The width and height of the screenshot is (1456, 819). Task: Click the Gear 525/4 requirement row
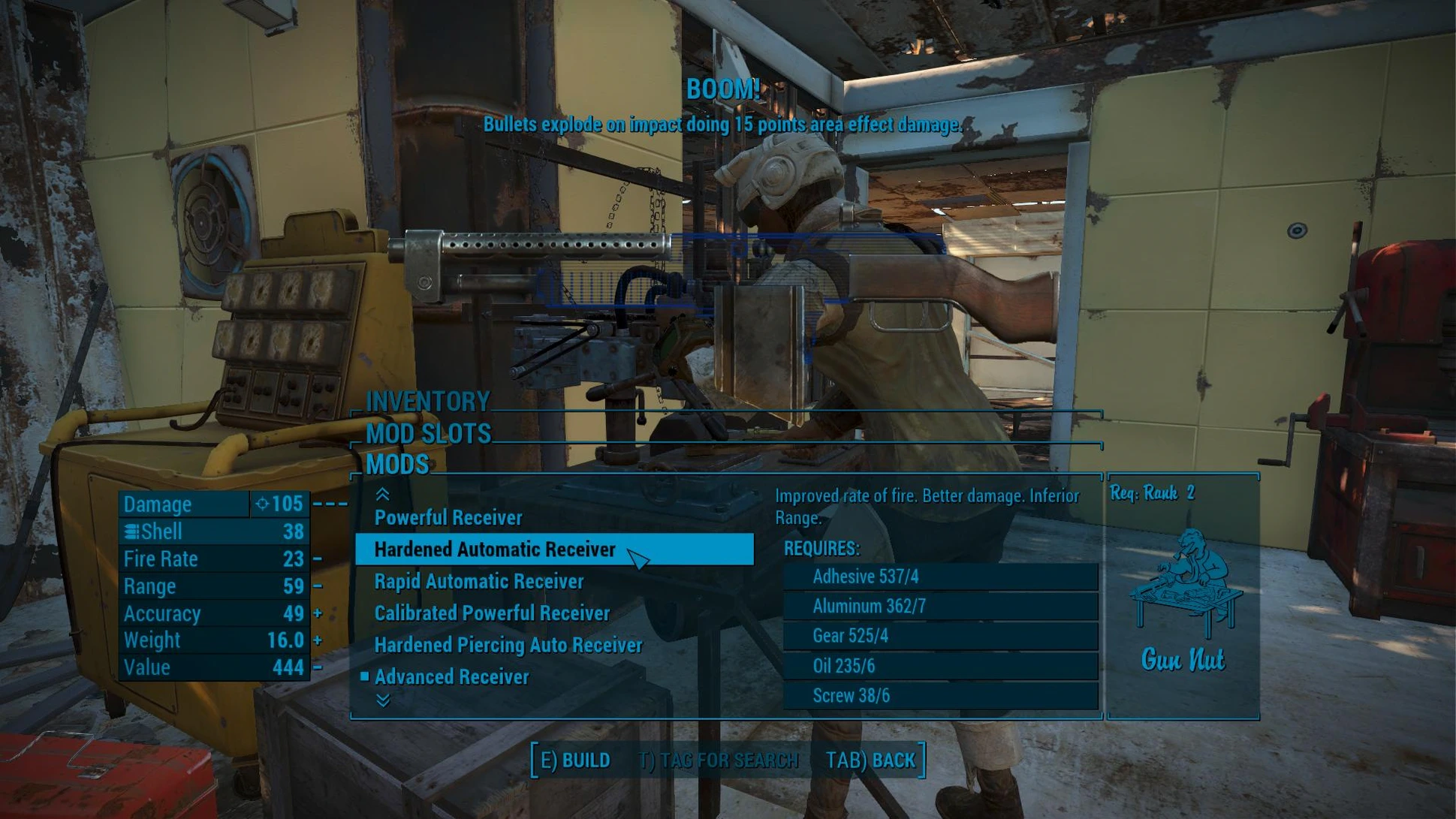[x=940, y=637]
